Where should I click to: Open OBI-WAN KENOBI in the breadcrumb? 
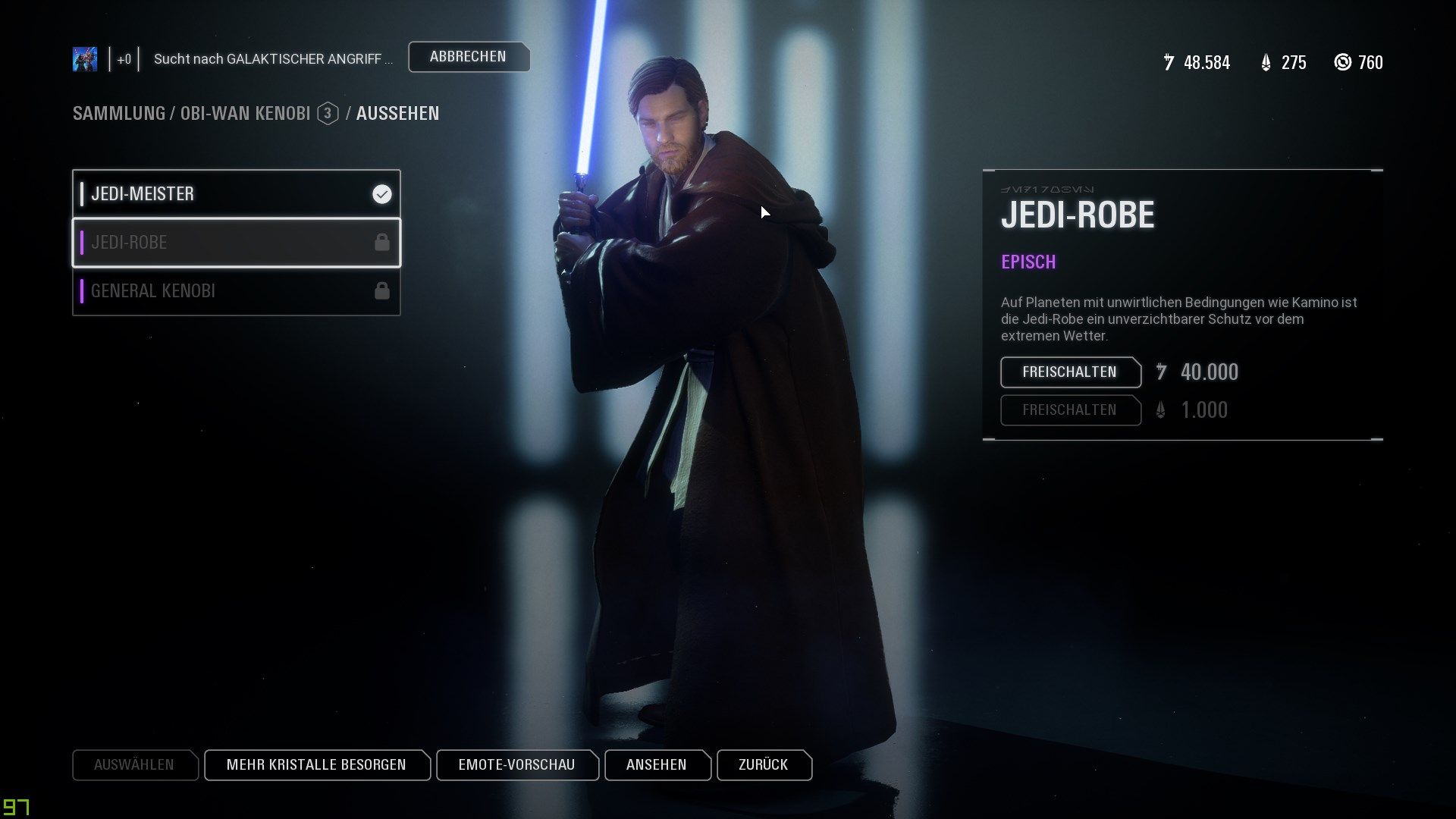[x=245, y=114]
